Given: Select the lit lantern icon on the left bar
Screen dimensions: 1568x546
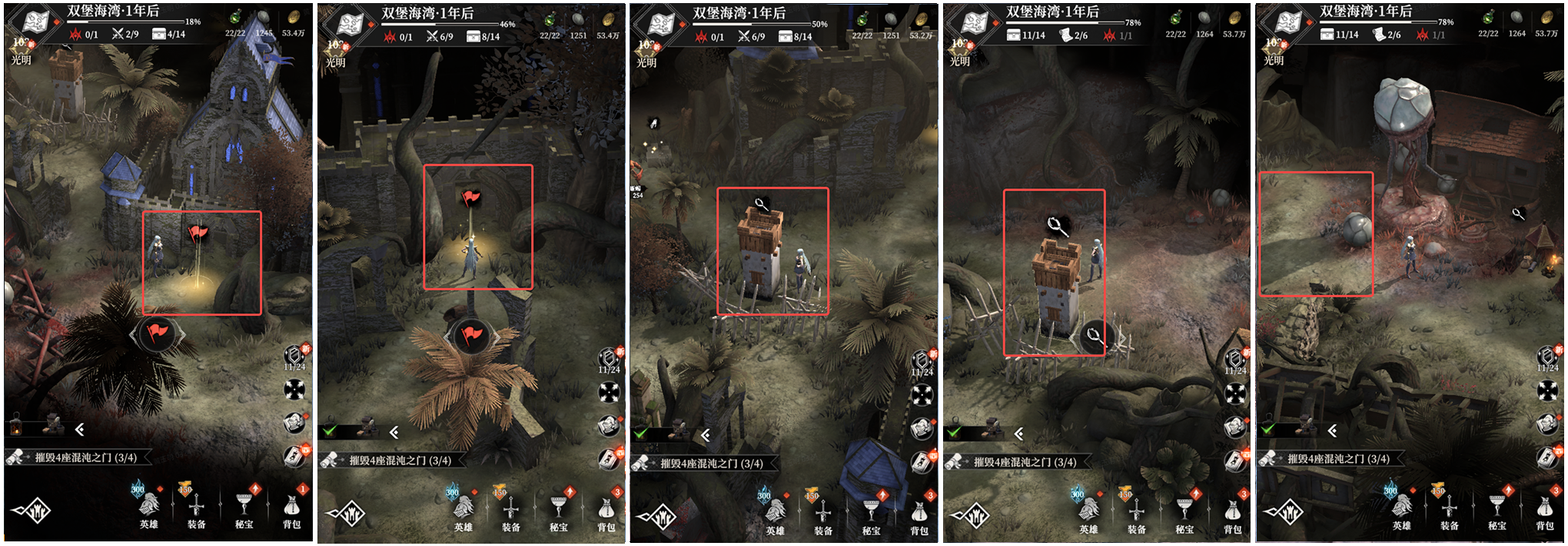Looking at the screenshot, I should tap(16, 426).
